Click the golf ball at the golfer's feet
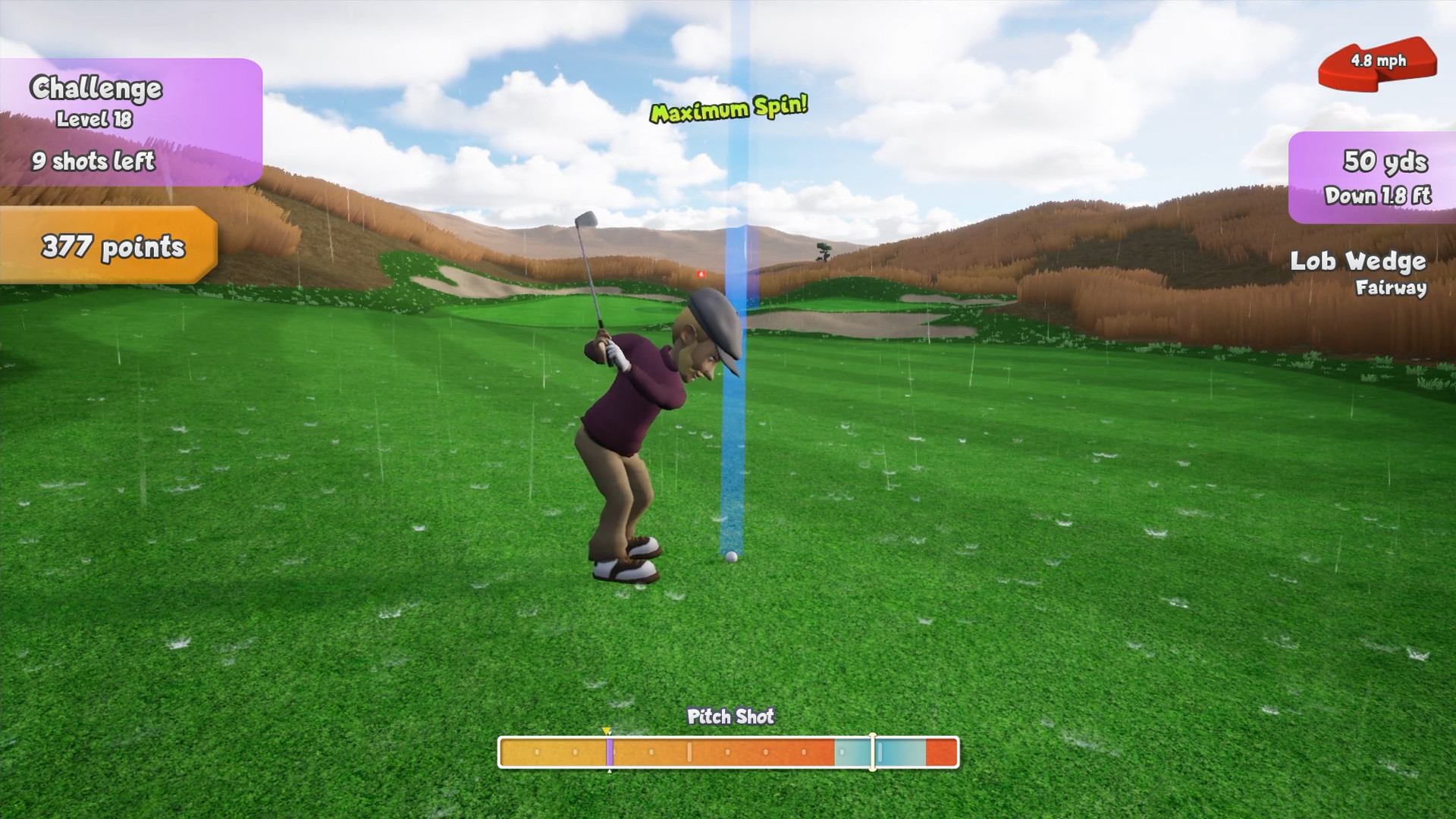 point(730,558)
